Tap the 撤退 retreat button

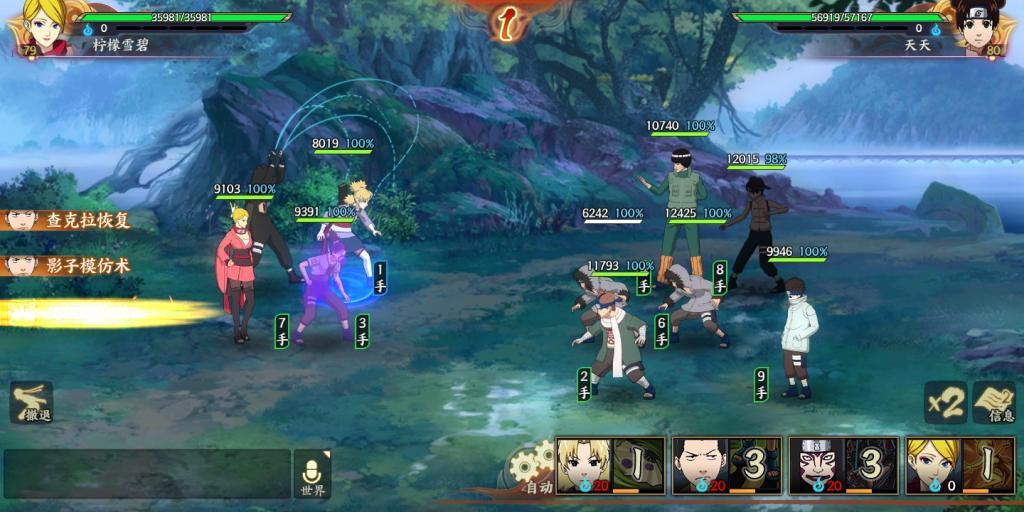click(33, 402)
